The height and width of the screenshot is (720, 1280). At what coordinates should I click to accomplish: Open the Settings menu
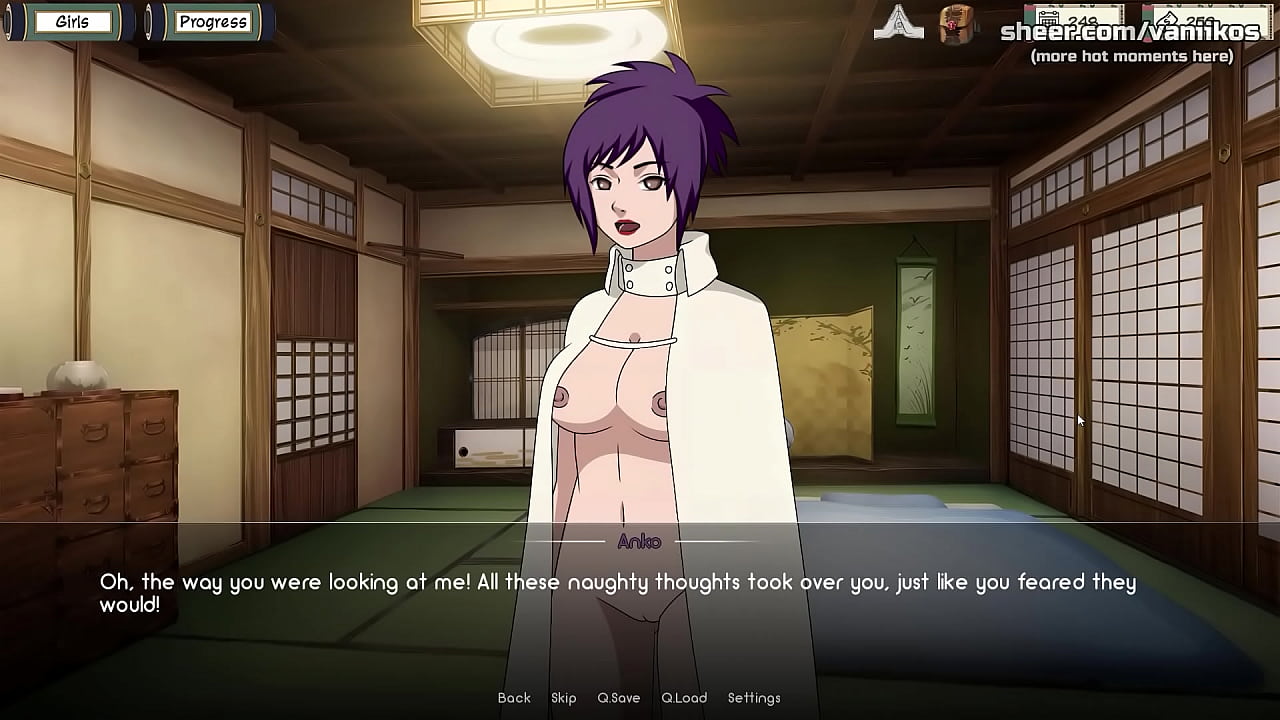754,698
